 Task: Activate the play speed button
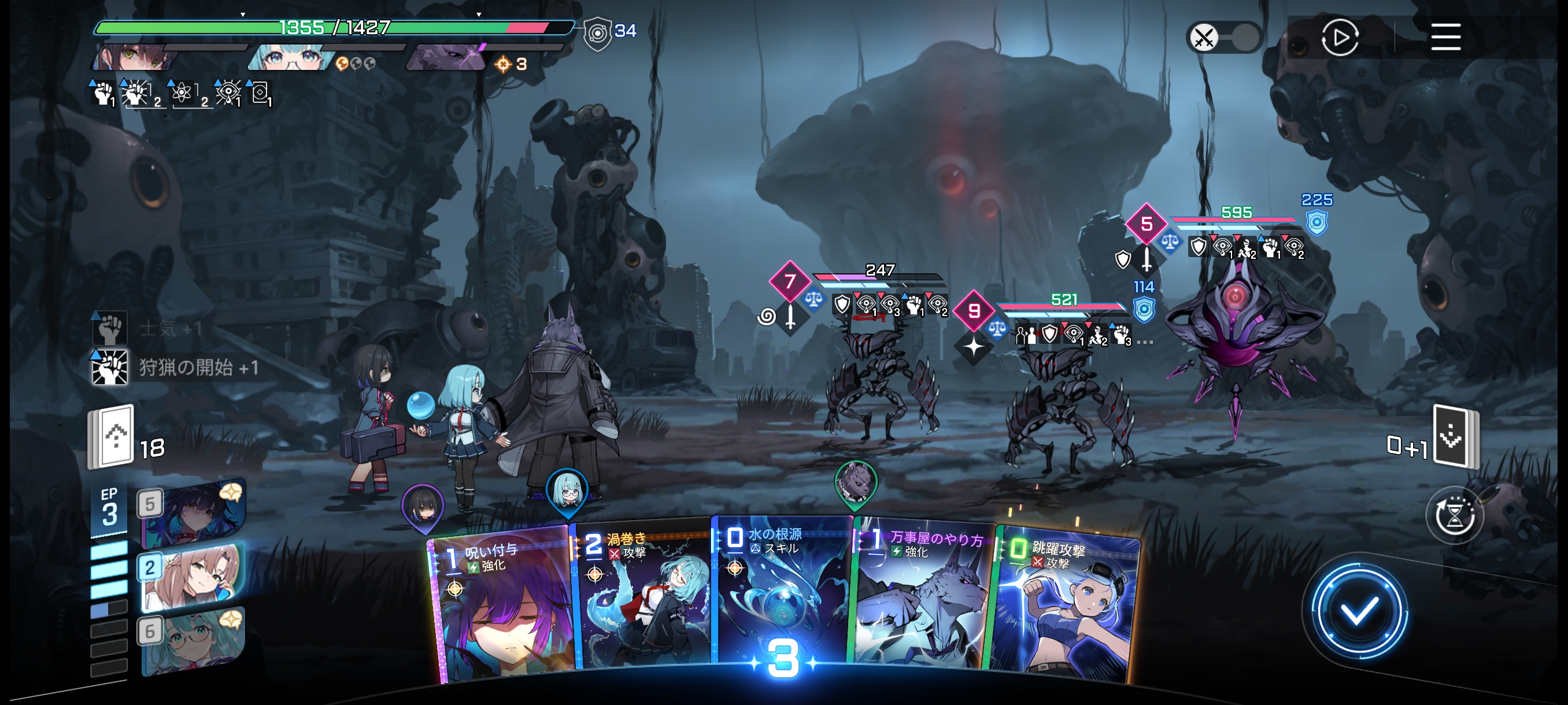point(1339,38)
